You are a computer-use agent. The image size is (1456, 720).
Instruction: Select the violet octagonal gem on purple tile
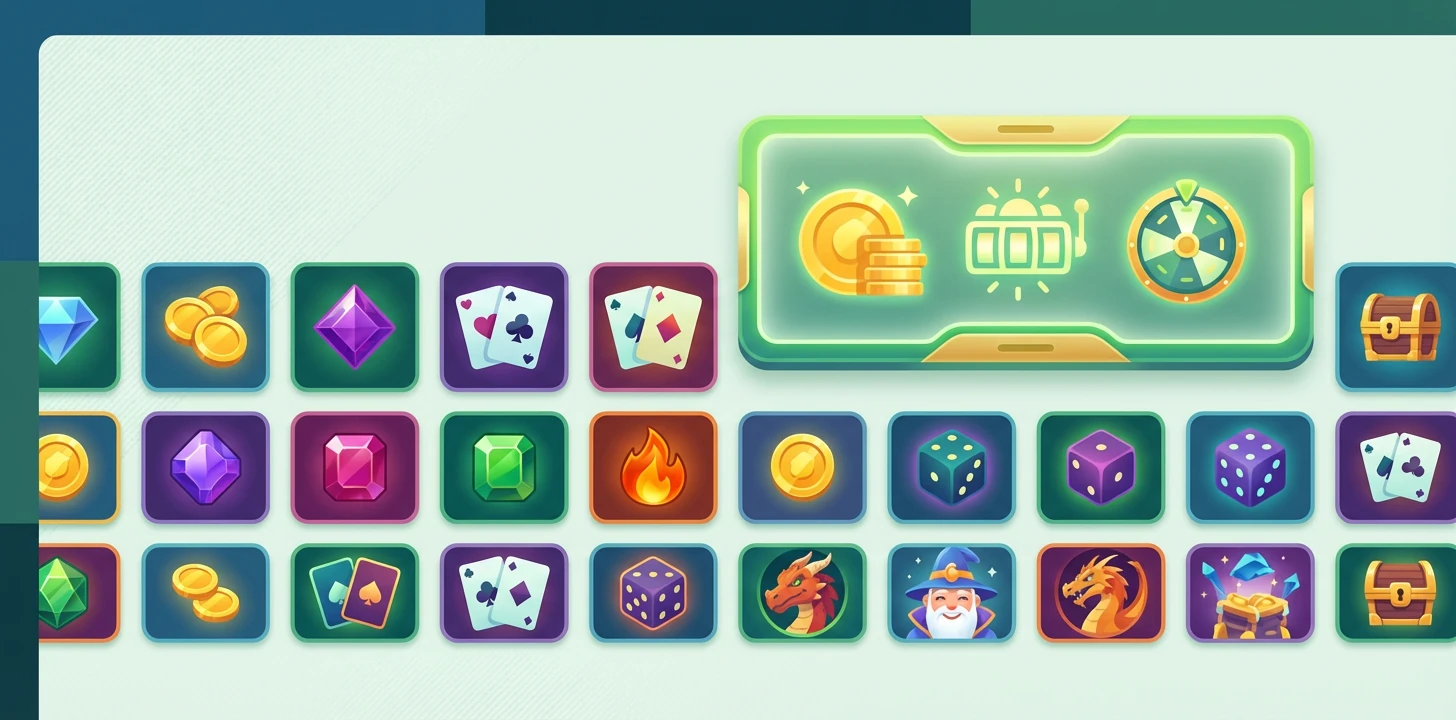[206, 467]
